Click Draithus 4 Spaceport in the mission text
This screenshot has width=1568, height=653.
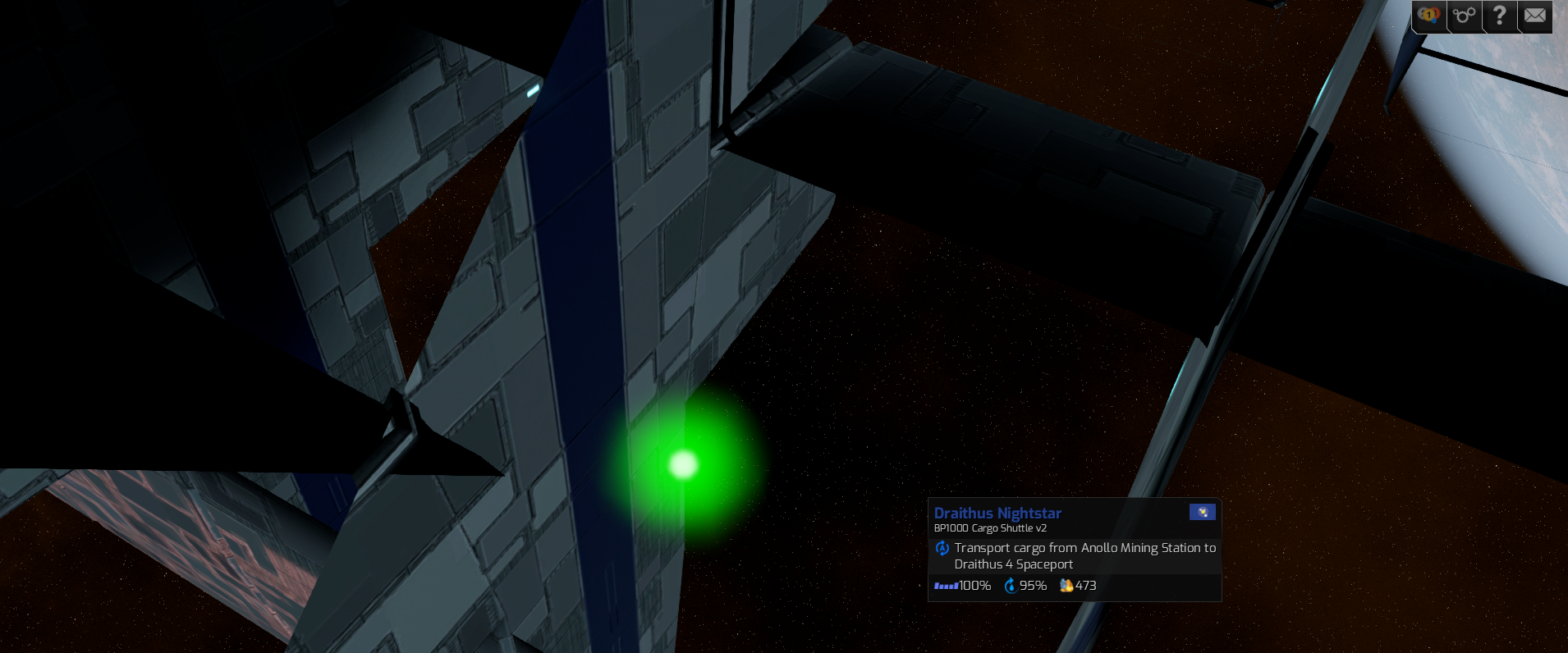coord(1014,564)
